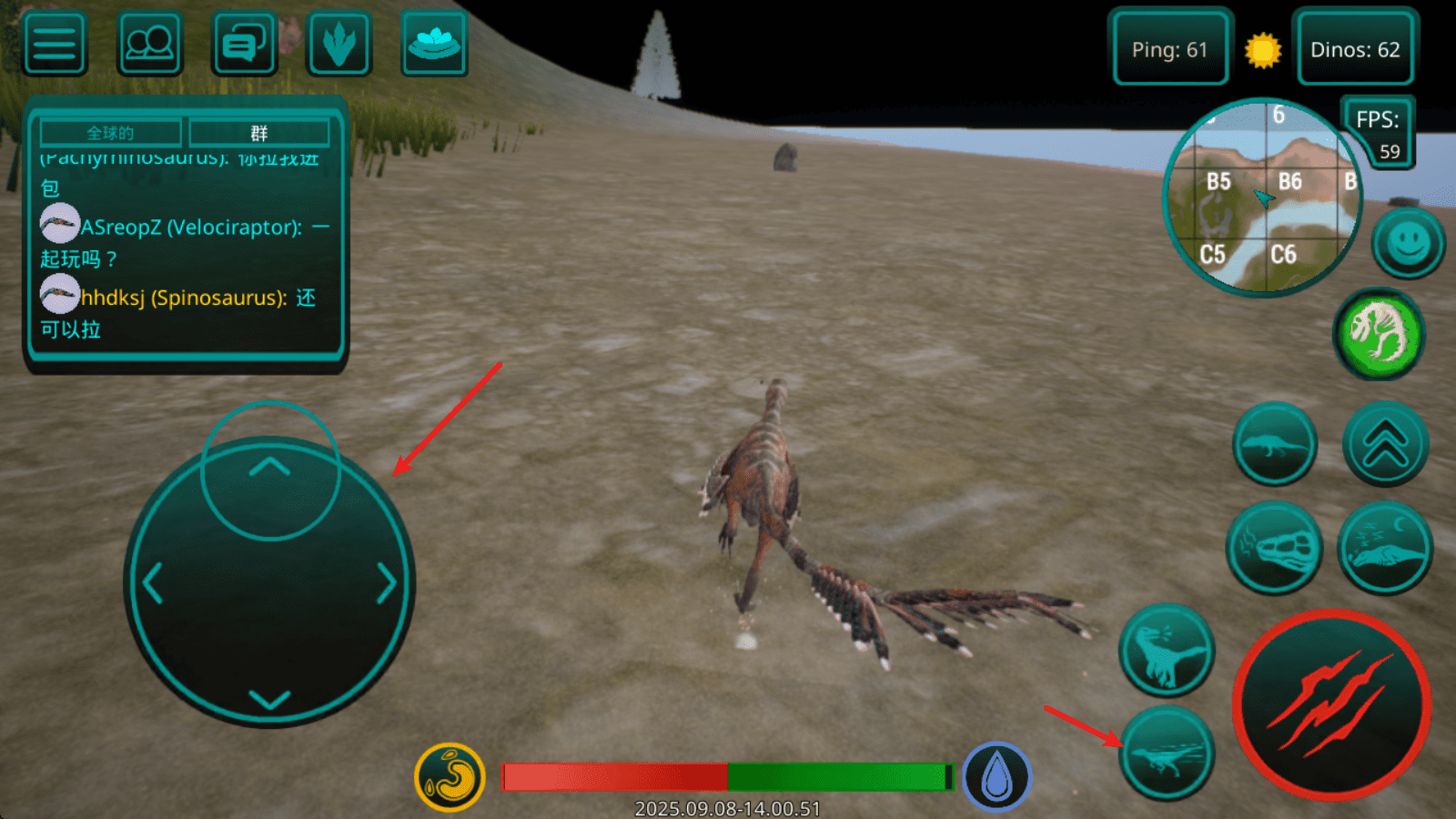Attack with the red claw slash button
1456x819 pixels.
click(1331, 705)
